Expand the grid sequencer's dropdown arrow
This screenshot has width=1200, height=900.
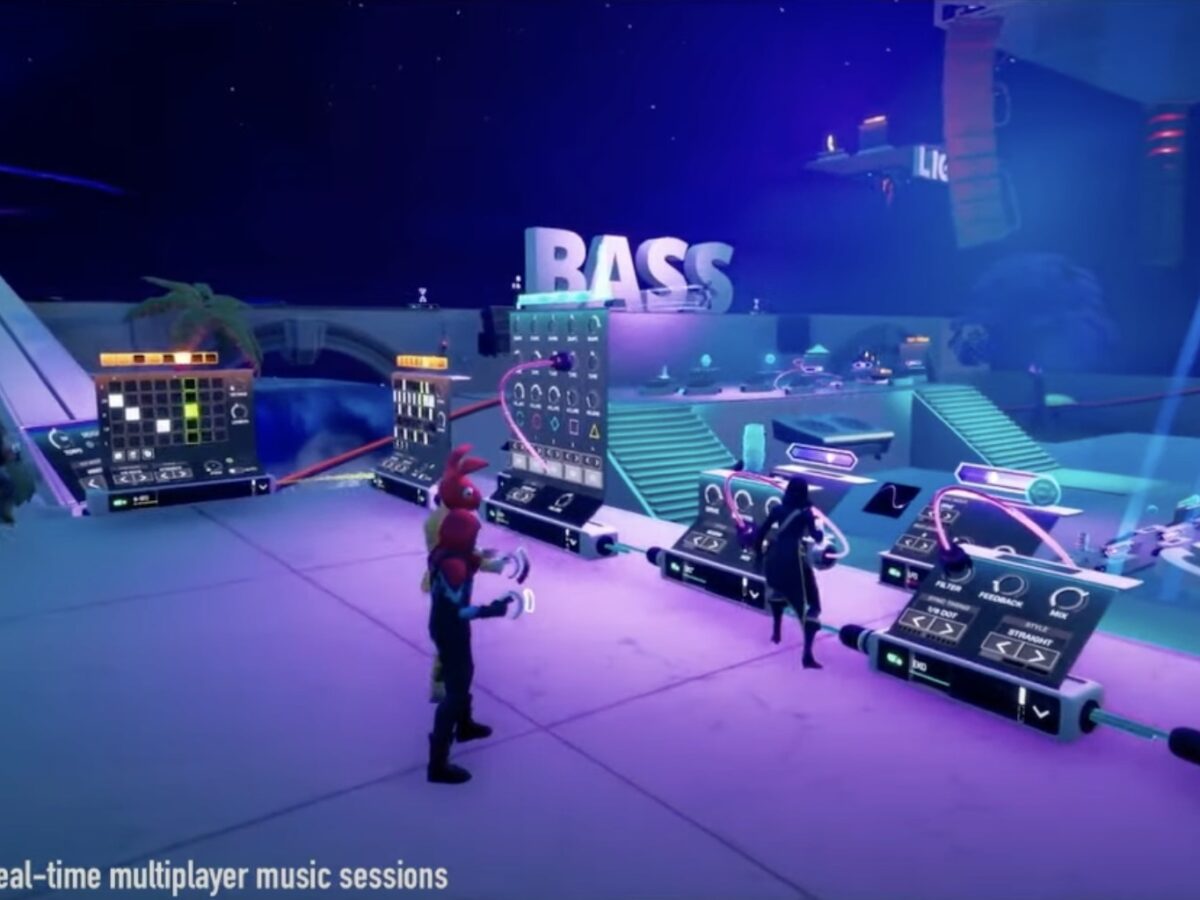click(262, 486)
